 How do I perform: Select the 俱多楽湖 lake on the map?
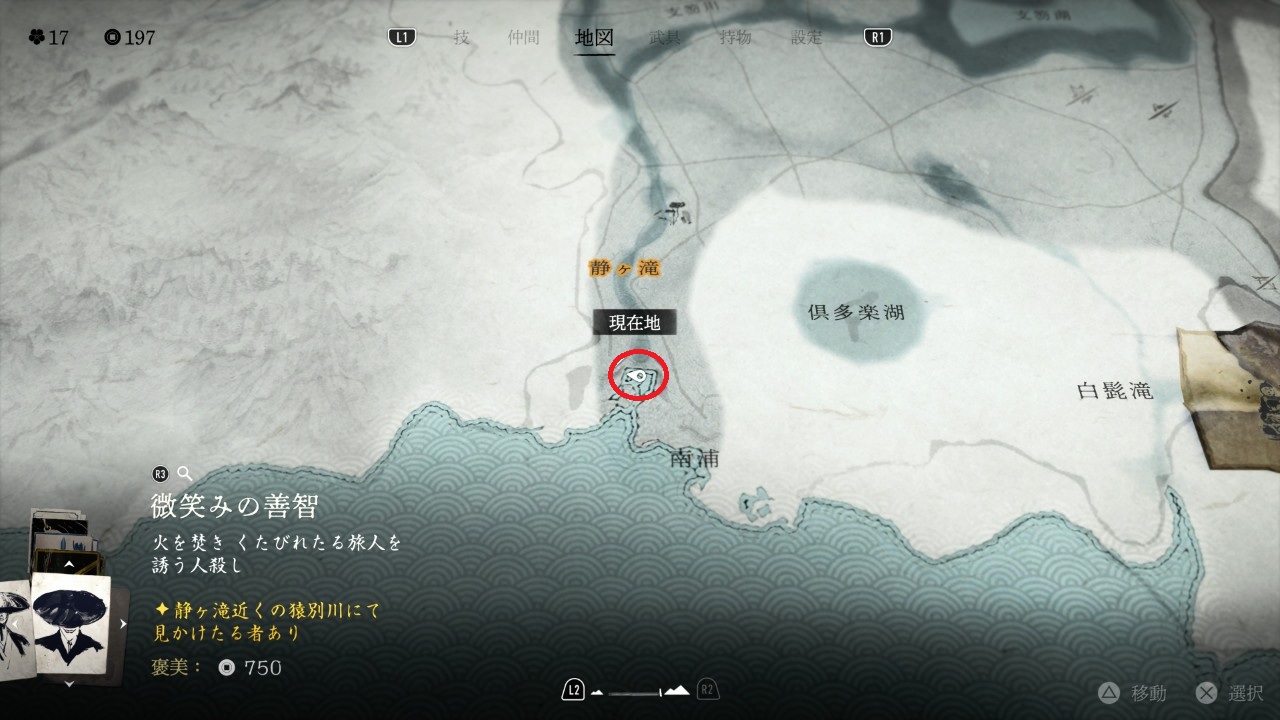[x=855, y=312]
